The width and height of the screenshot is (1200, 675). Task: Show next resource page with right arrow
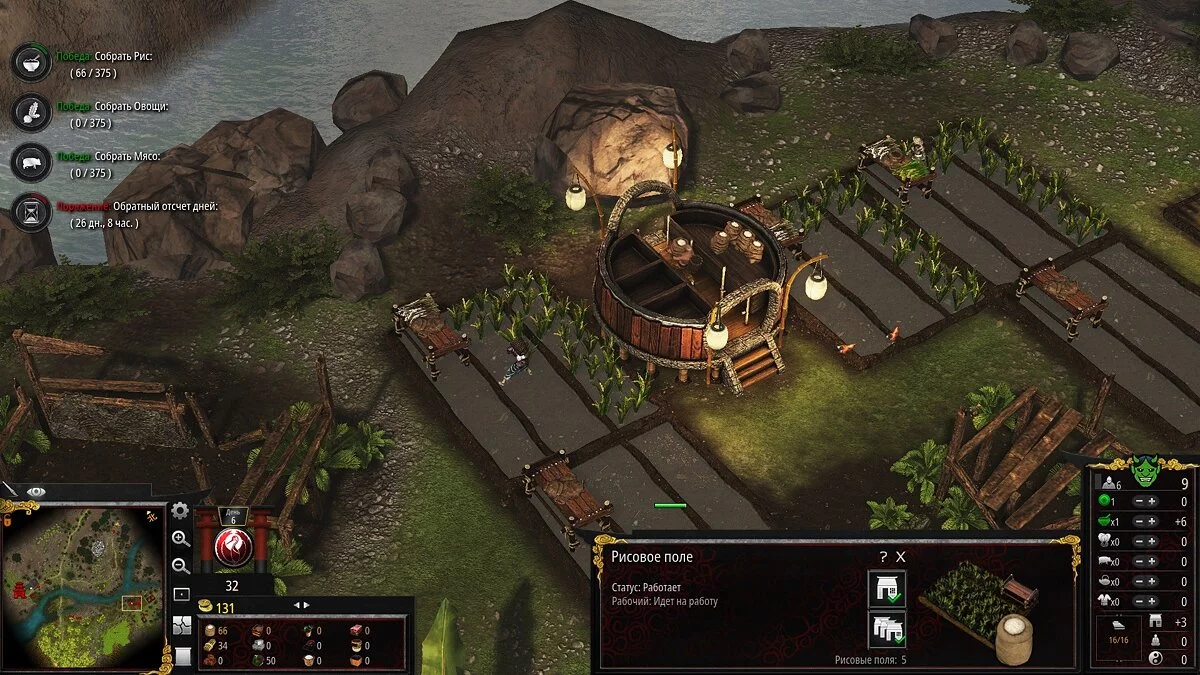coord(307,605)
